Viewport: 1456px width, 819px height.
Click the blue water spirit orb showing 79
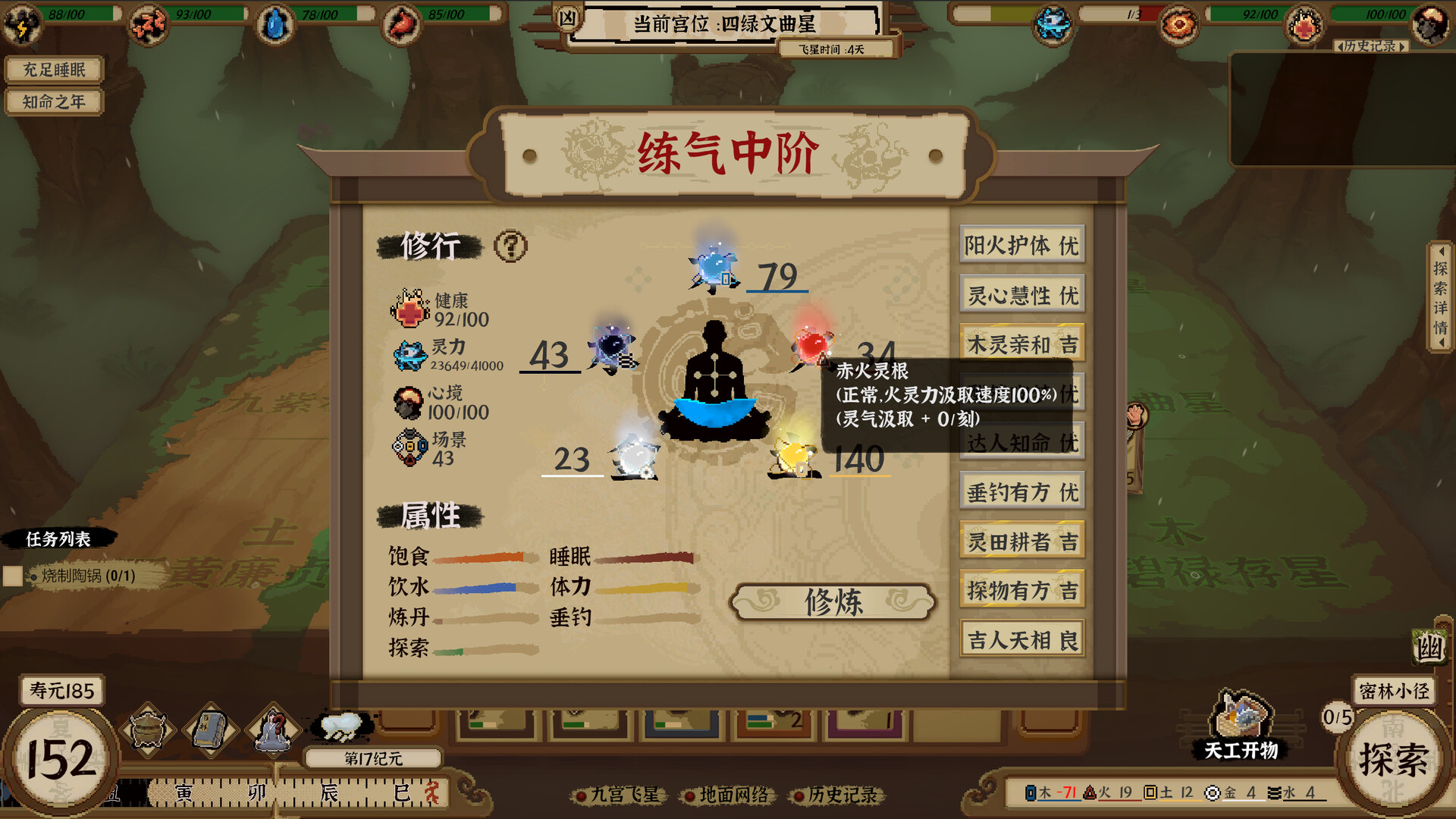711,269
